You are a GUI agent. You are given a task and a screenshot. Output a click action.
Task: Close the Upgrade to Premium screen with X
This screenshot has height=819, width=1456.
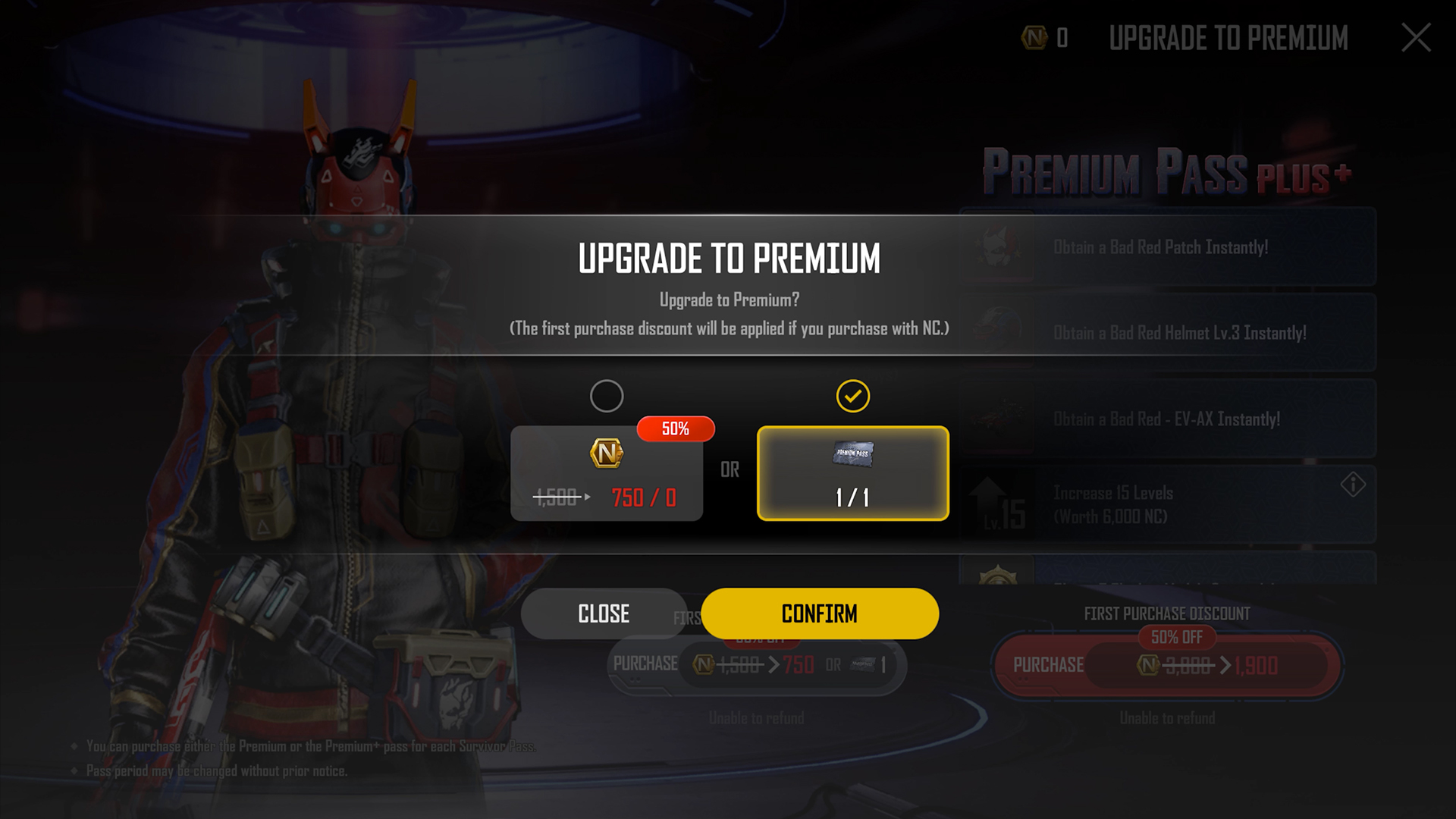[x=1415, y=38]
